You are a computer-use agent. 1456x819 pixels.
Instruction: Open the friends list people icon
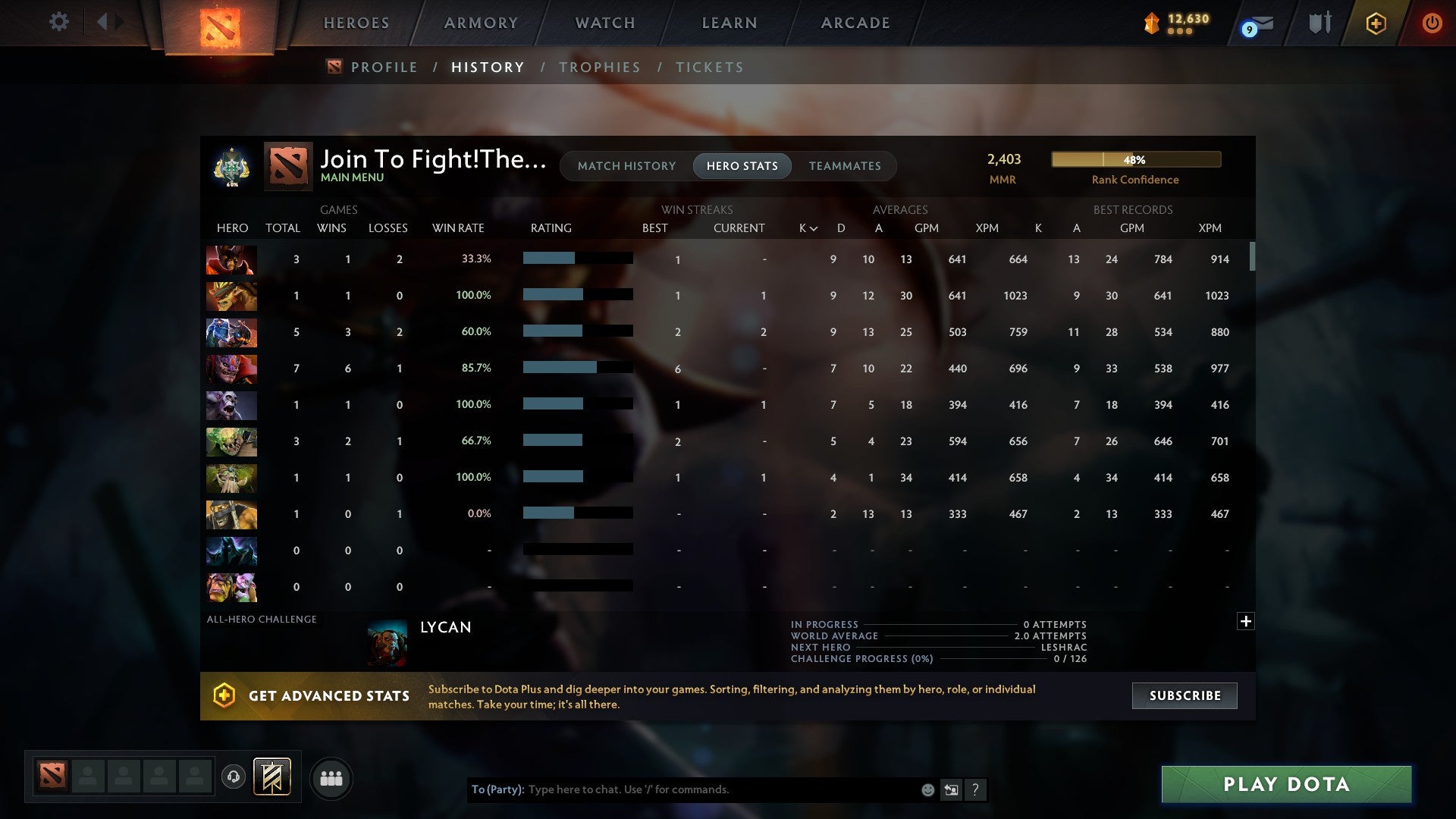coord(331,777)
